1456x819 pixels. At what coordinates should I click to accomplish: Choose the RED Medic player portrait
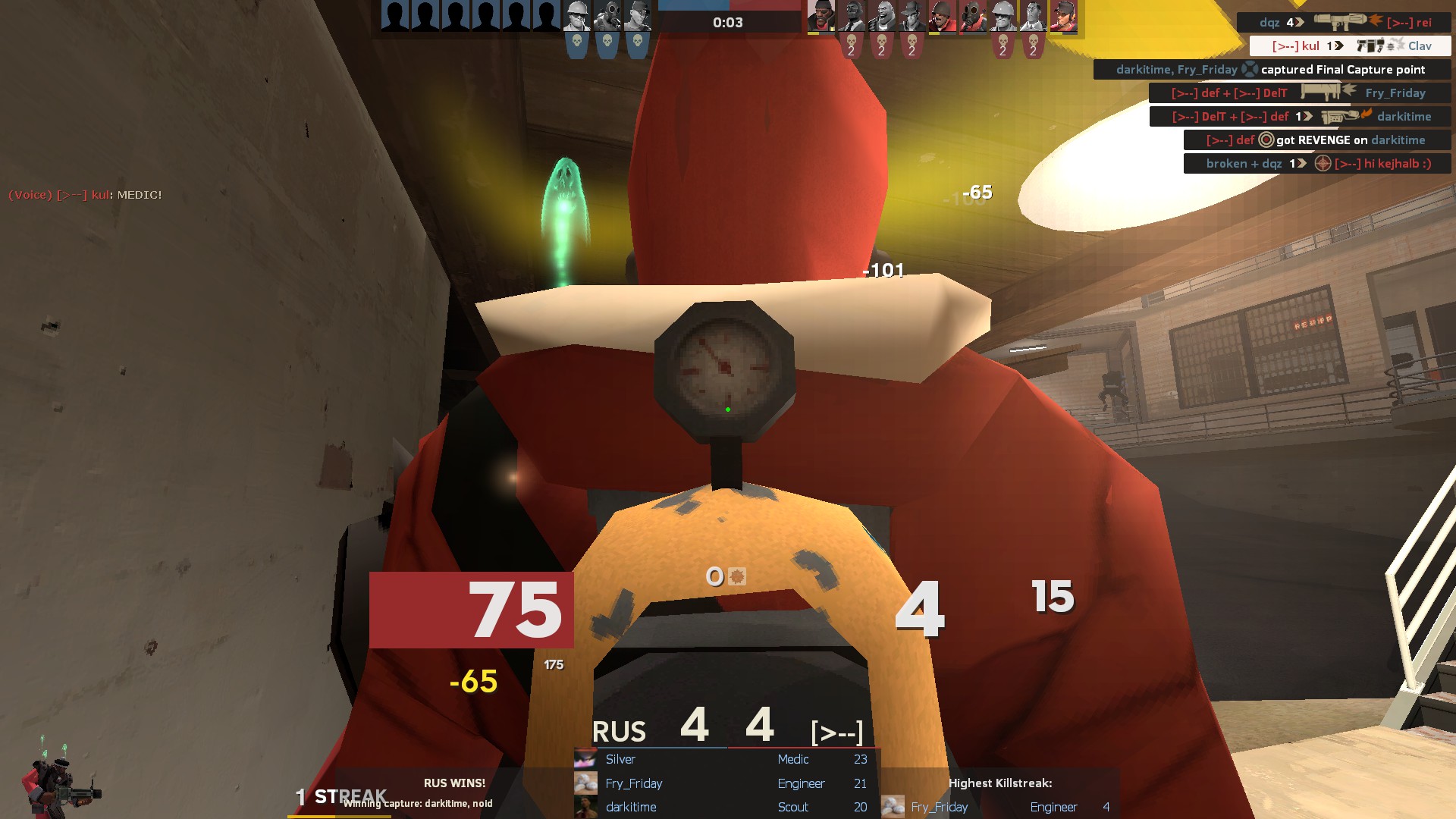pos(1033,16)
